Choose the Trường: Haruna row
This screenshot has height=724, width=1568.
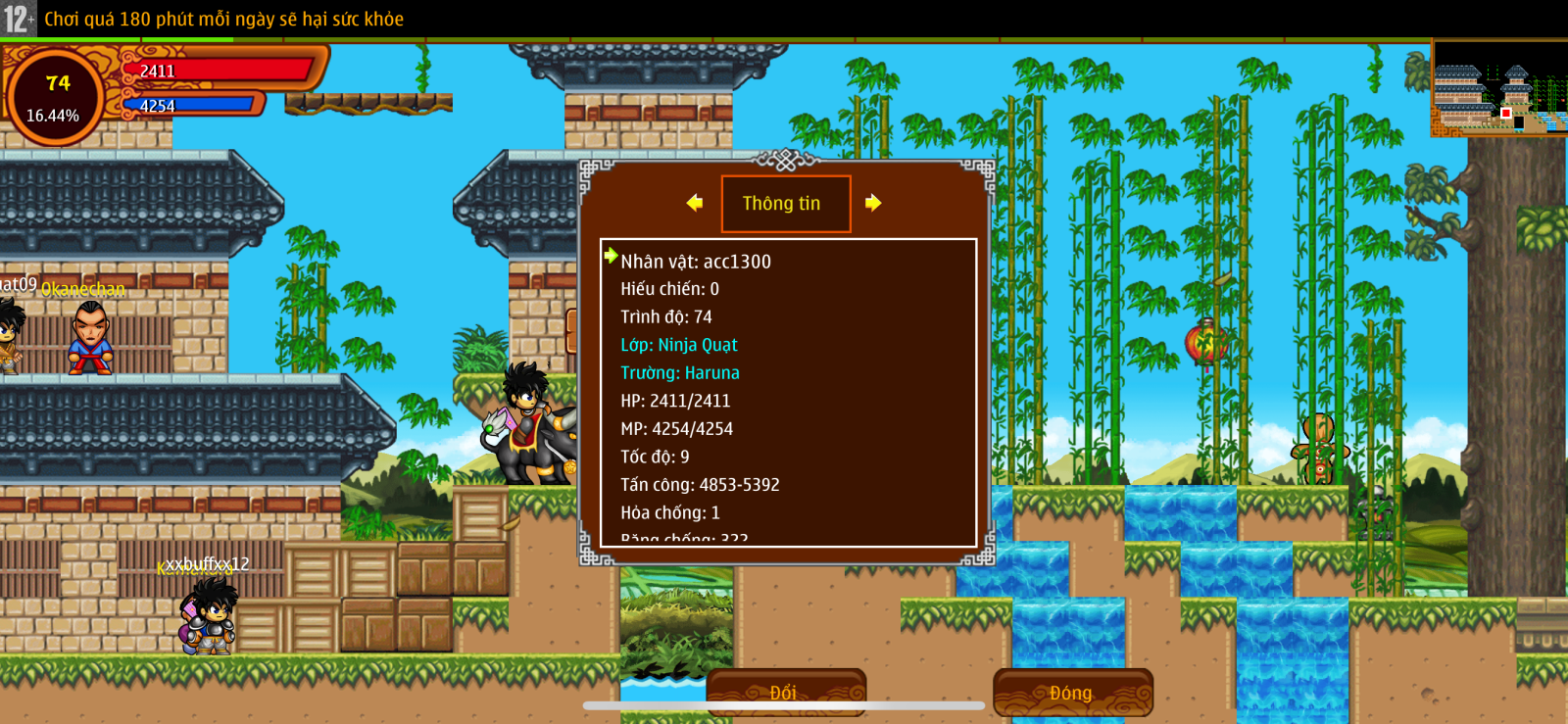click(679, 373)
